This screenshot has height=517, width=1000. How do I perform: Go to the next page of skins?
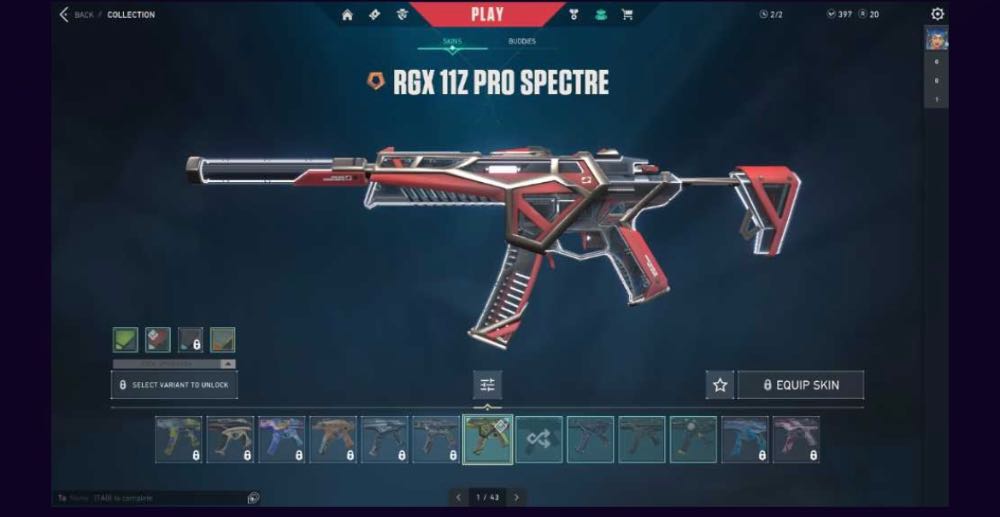coord(517,497)
